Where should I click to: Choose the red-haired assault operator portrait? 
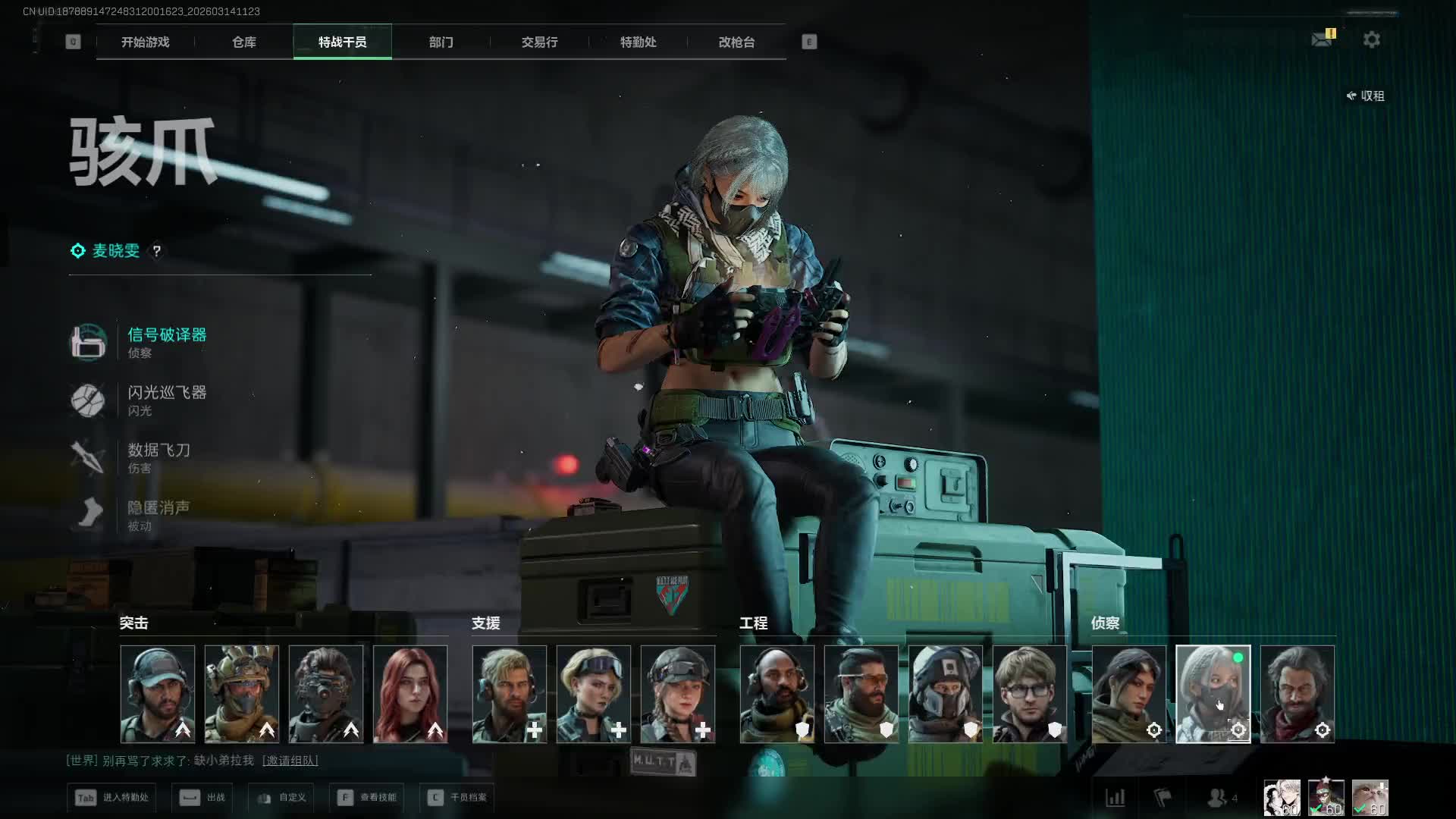[410, 694]
